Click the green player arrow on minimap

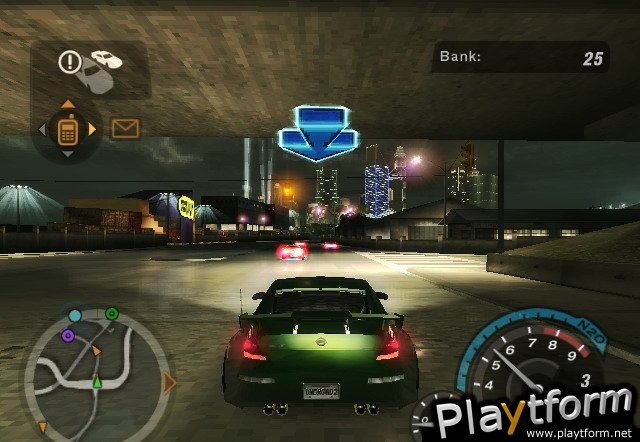97,381
